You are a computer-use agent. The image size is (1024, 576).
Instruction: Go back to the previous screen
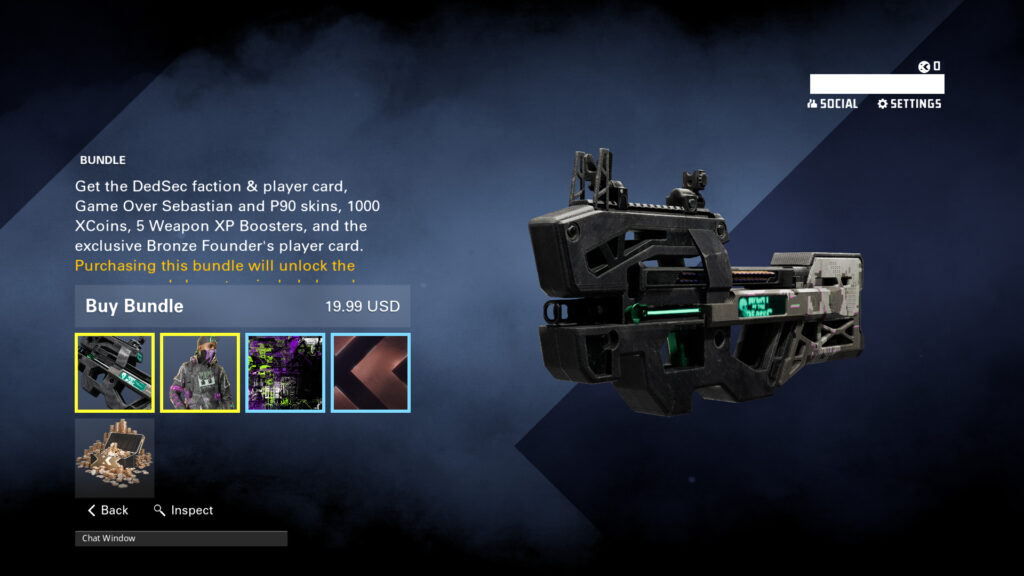tap(108, 510)
